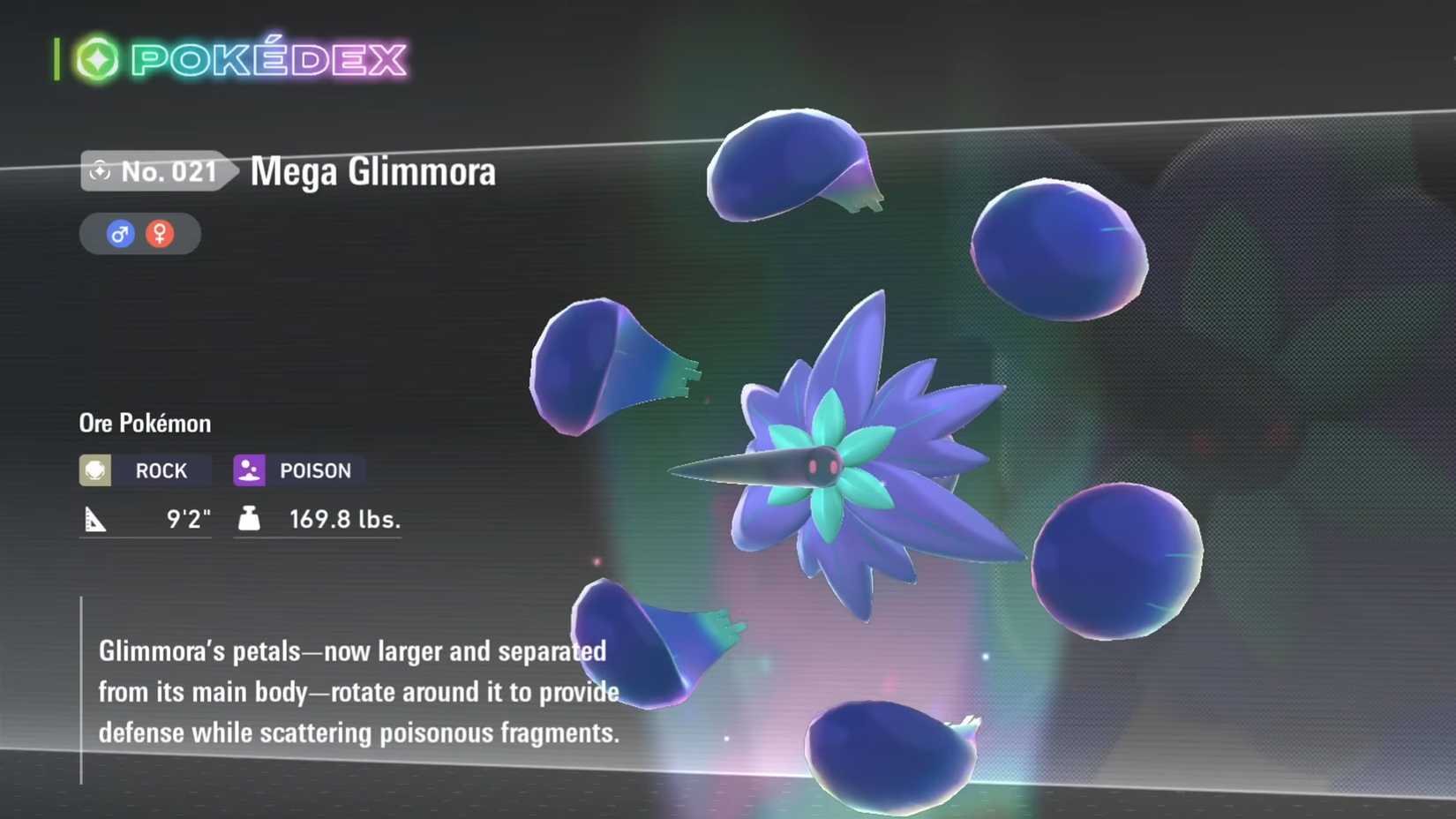Select the Mega Glimmora name heading

point(372,171)
